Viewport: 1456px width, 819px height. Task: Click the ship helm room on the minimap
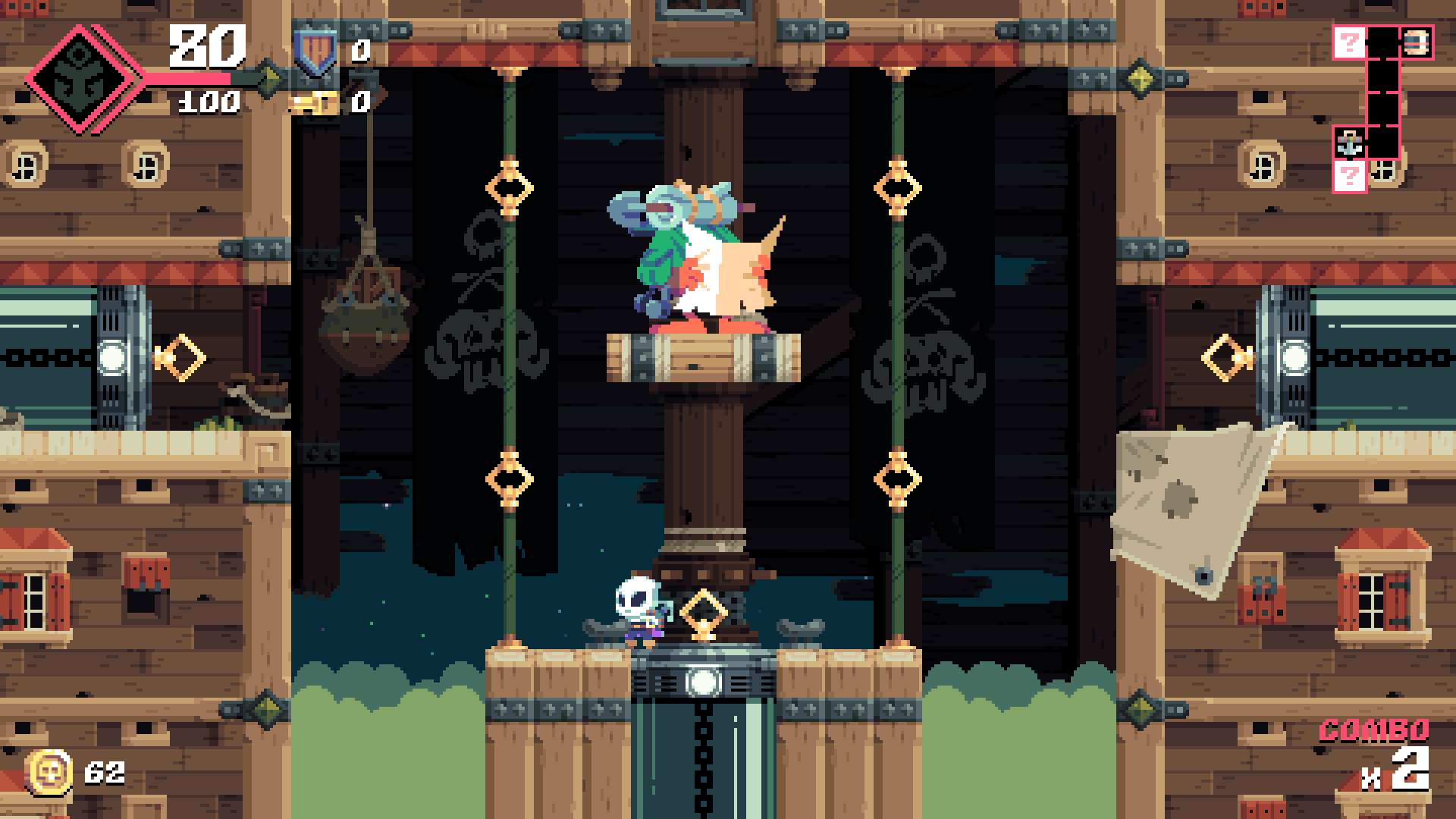[1416, 42]
